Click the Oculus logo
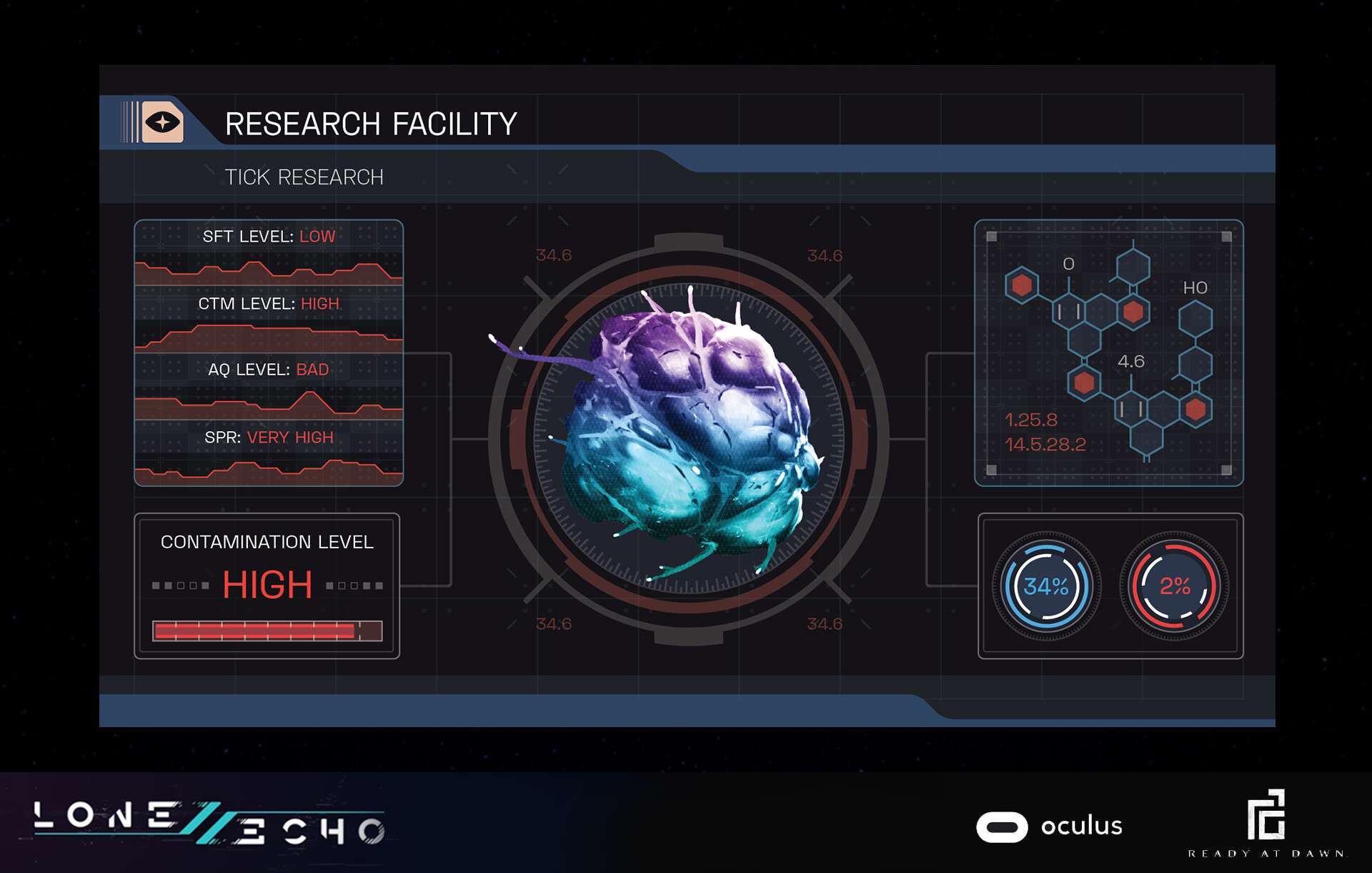1372x873 pixels. click(x=1049, y=827)
